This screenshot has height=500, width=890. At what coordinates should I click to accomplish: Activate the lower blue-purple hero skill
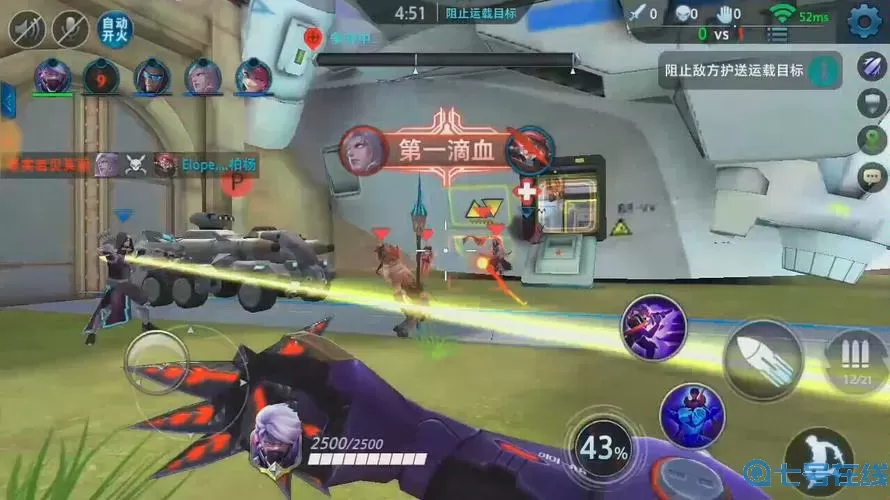692,415
